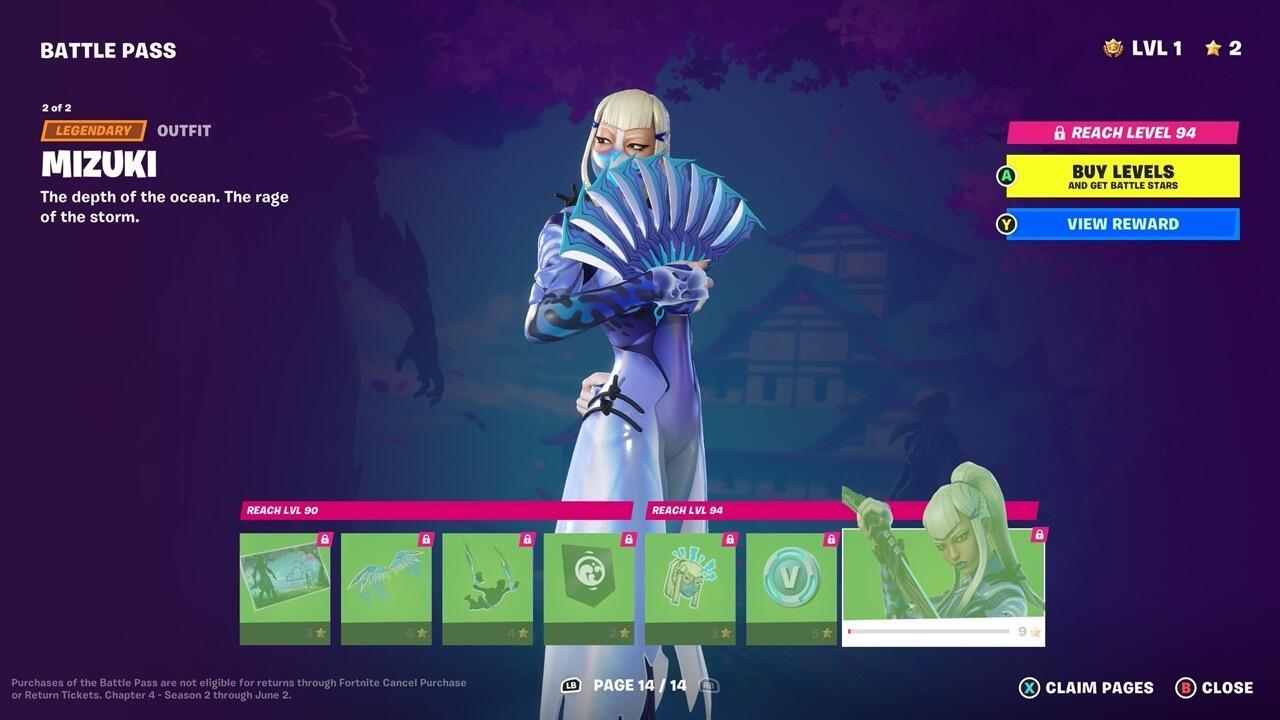Click the lock icon on Reach Level 94
The image size is (1280, 720).
[x=1058, y=131]
